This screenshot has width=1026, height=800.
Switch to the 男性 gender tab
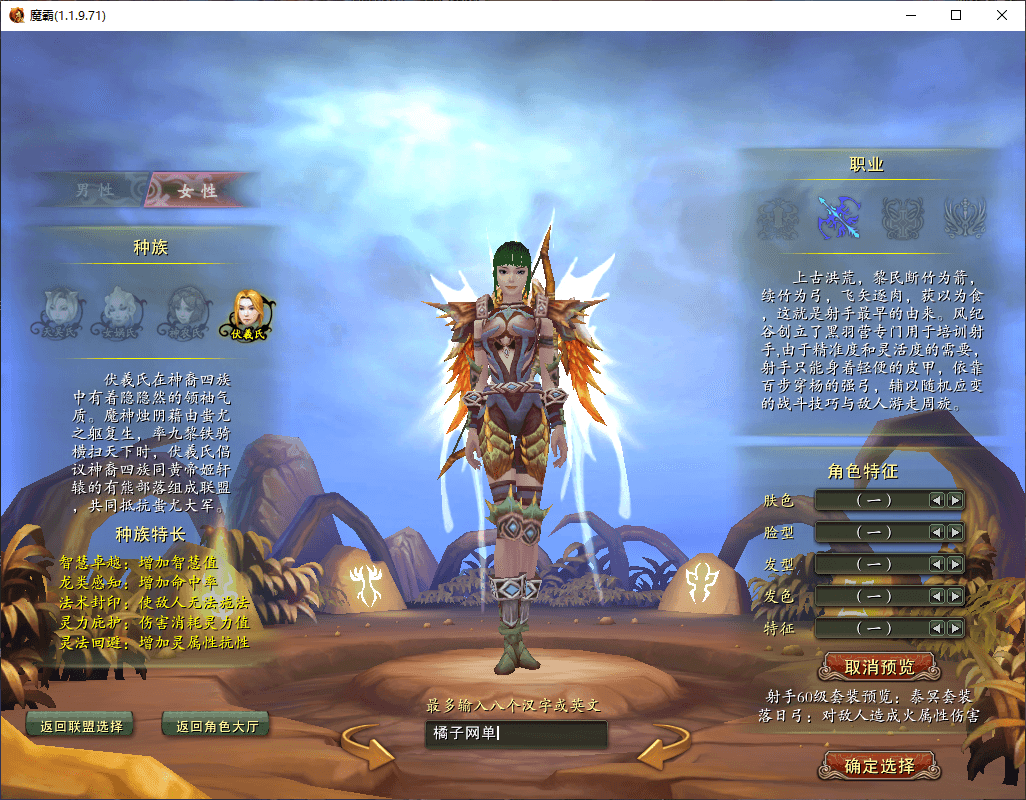pyautogui.click(x=95, y=190)
